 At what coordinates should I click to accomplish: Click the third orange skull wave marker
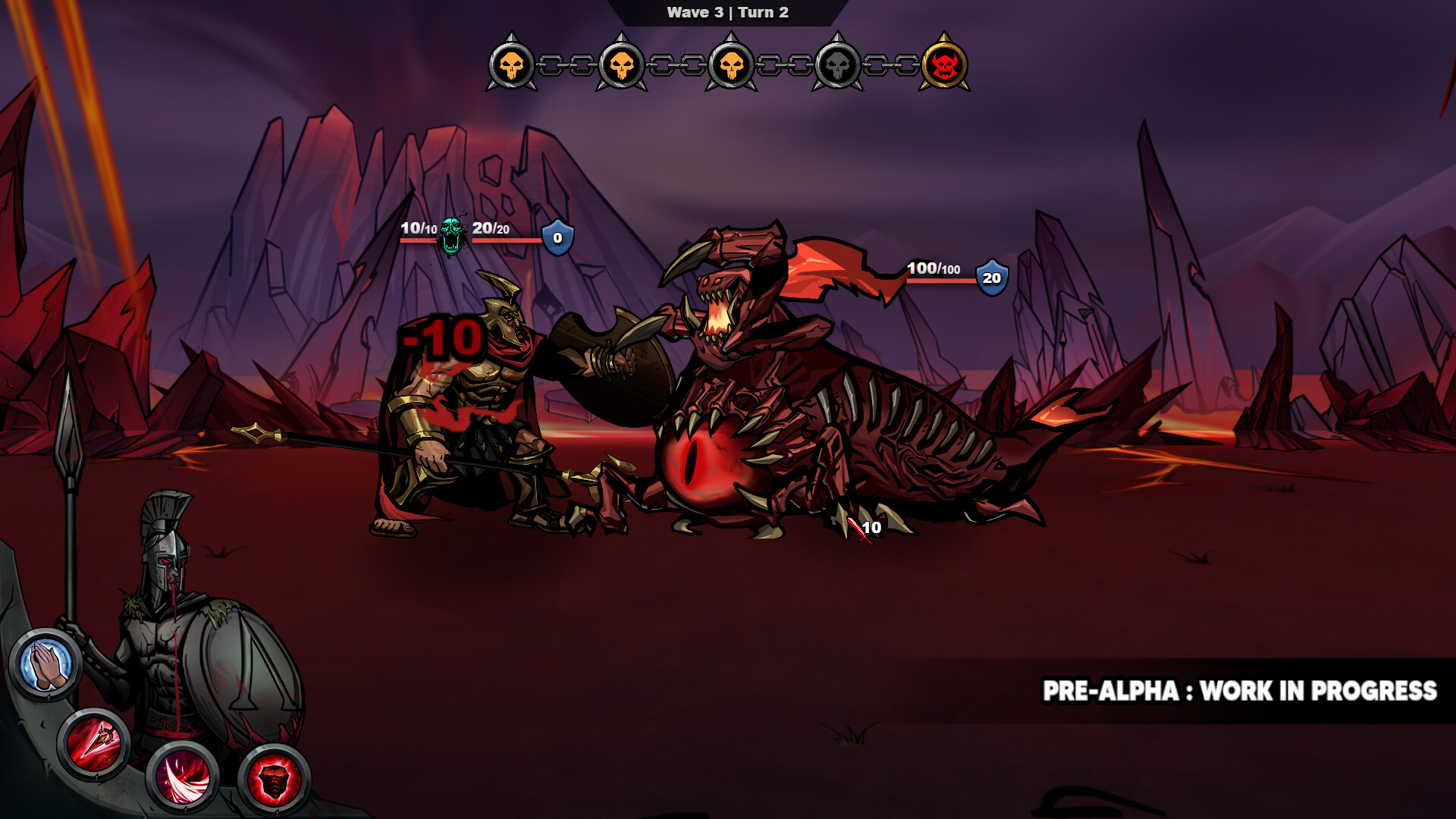730,67
